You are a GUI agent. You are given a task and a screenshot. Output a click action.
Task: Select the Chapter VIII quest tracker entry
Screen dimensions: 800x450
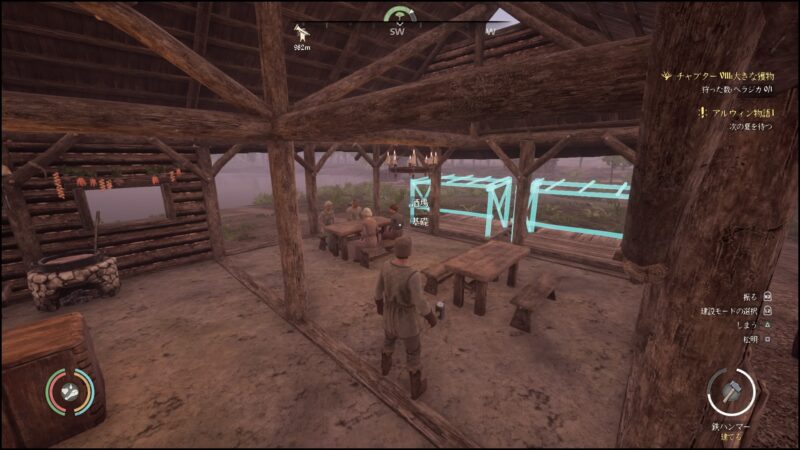(723, 74)
